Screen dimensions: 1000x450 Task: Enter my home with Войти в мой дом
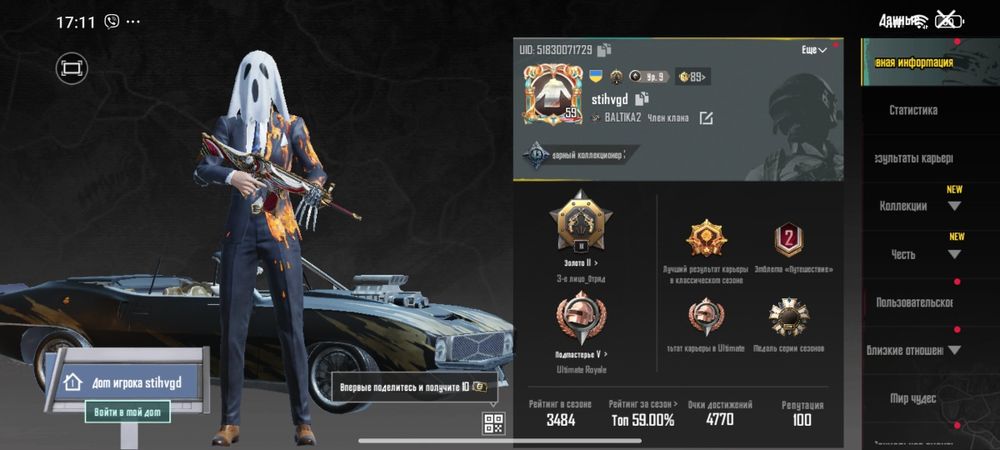click(127, 411)
